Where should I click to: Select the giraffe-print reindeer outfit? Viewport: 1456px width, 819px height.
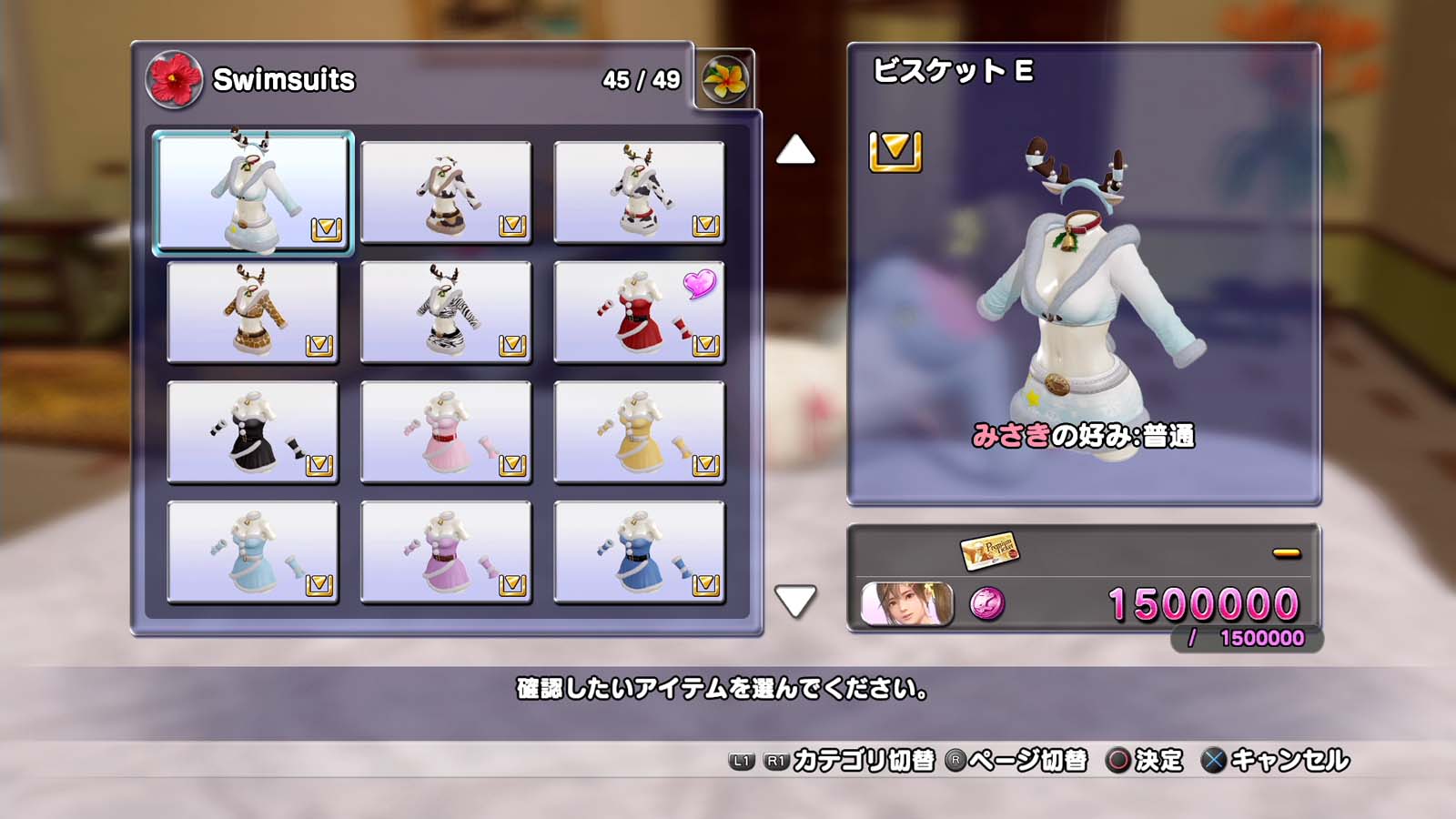click(253, 312)
